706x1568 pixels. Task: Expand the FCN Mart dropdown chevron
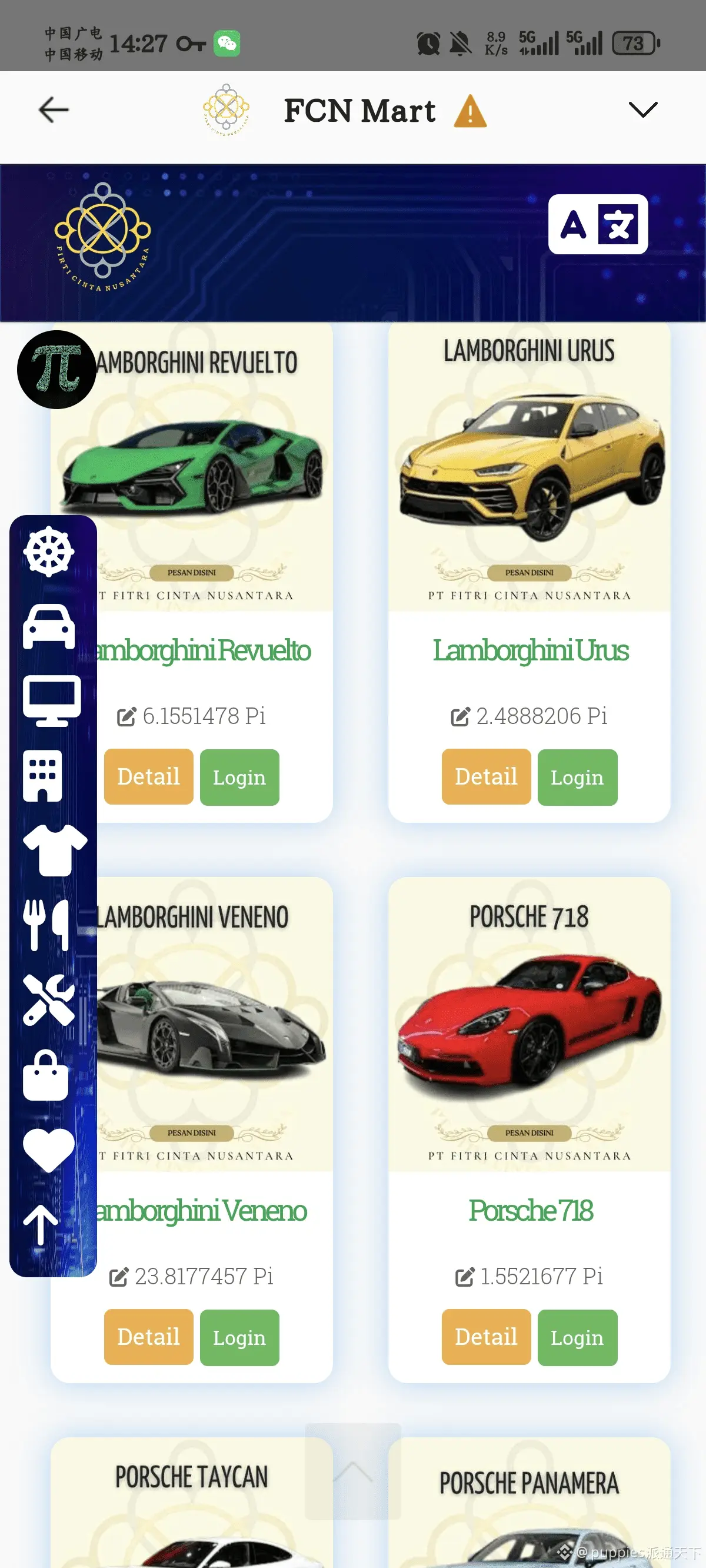tap(642, 110)
